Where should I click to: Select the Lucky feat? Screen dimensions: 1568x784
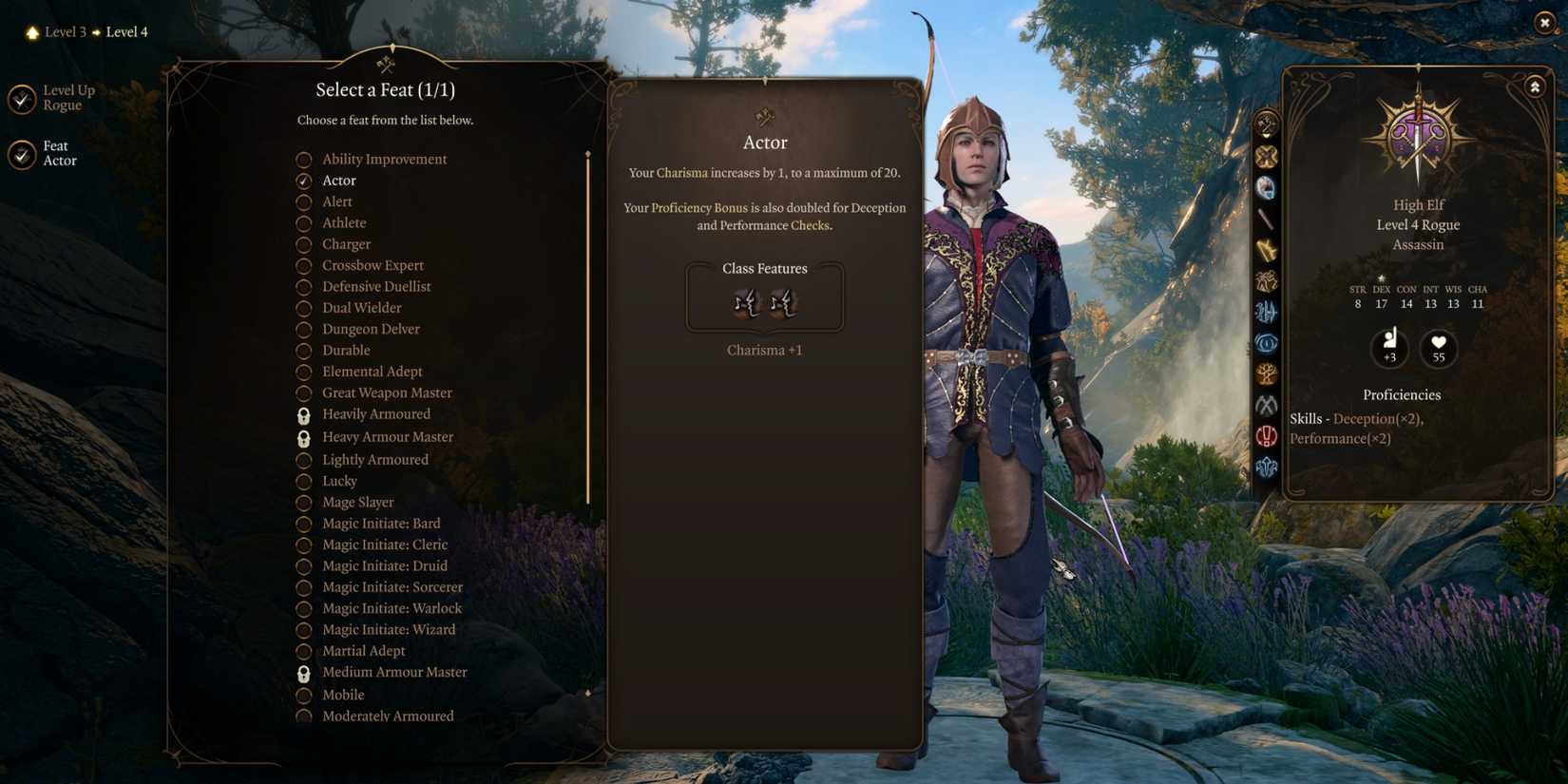click(x=340, y=481)
